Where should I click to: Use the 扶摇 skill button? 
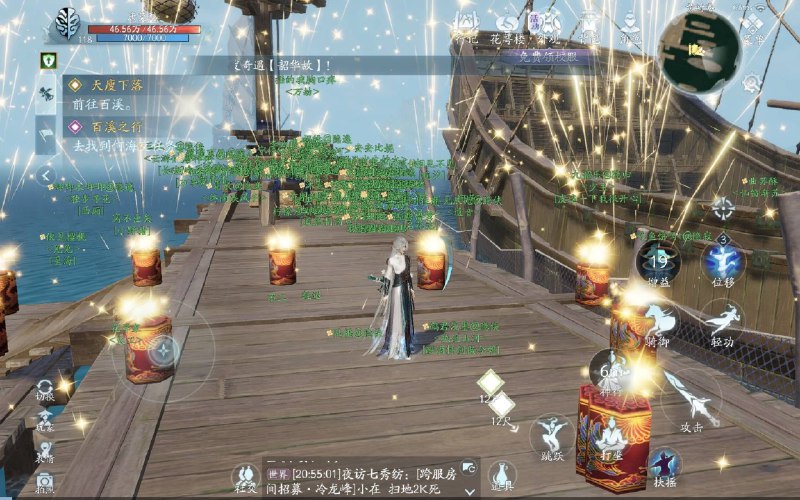tap(663, 463)
